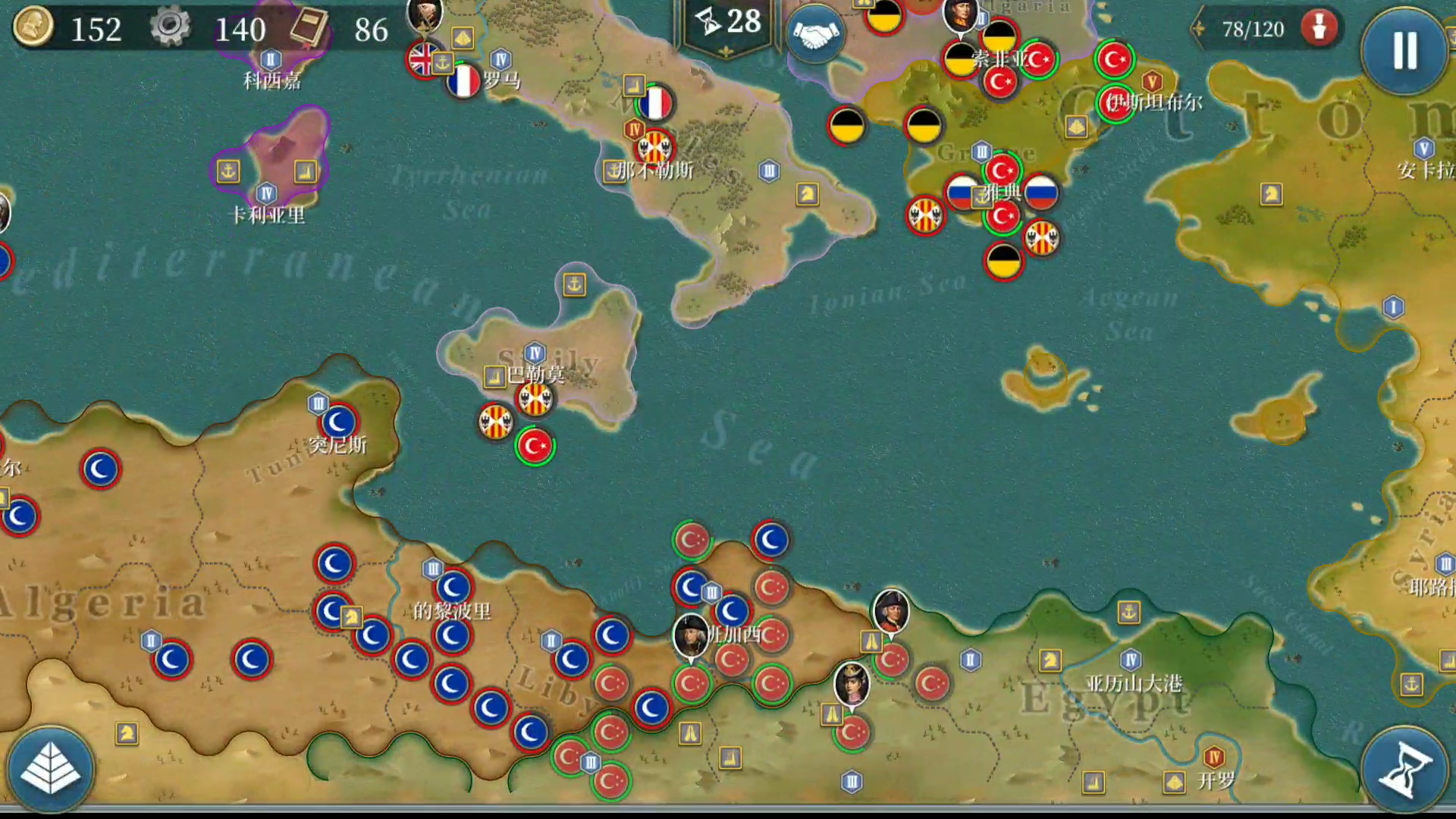Open diplomacy via the handshake icon

pyautogui.click(x=815, y=36)
